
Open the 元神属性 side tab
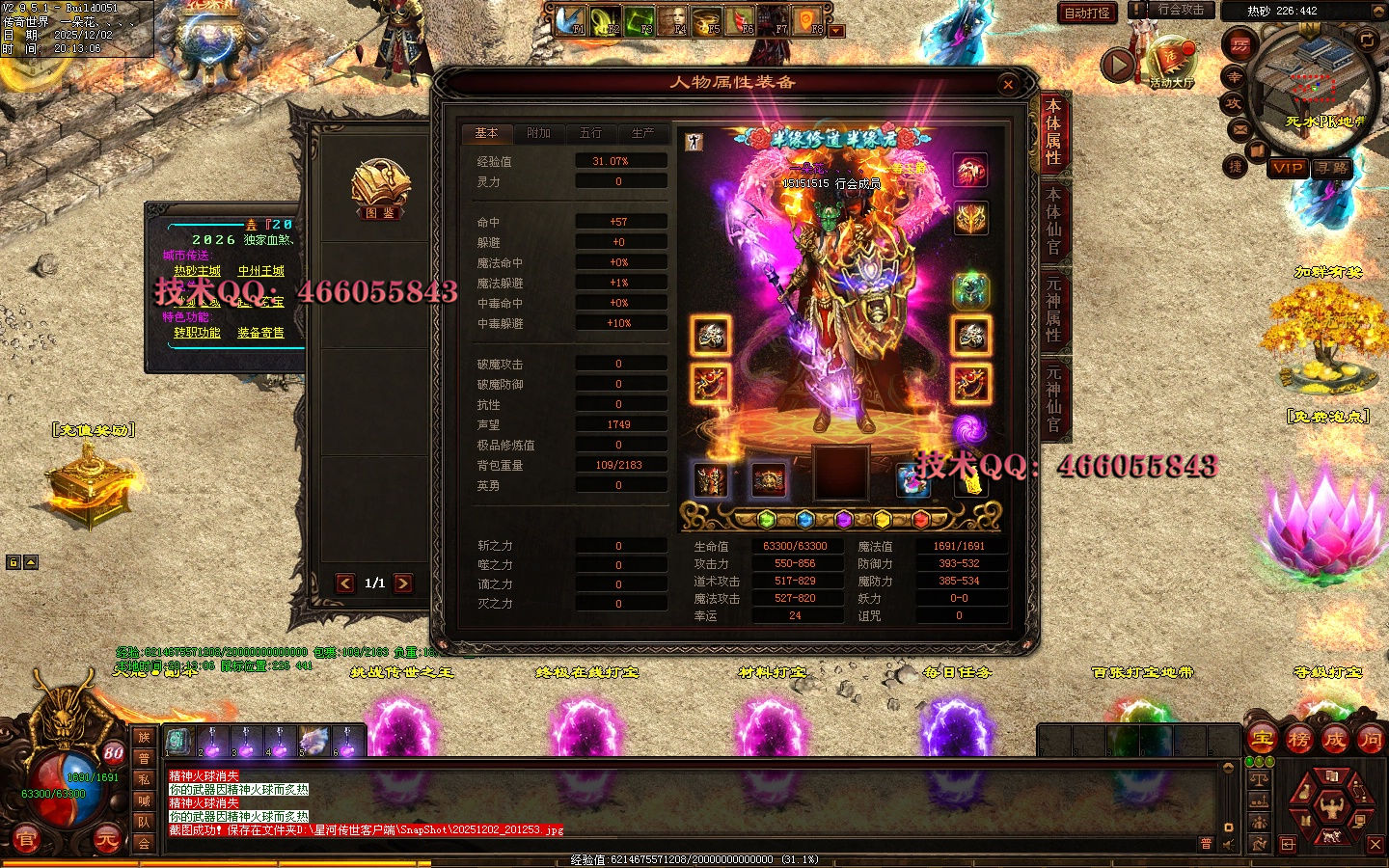point(1053,309)
